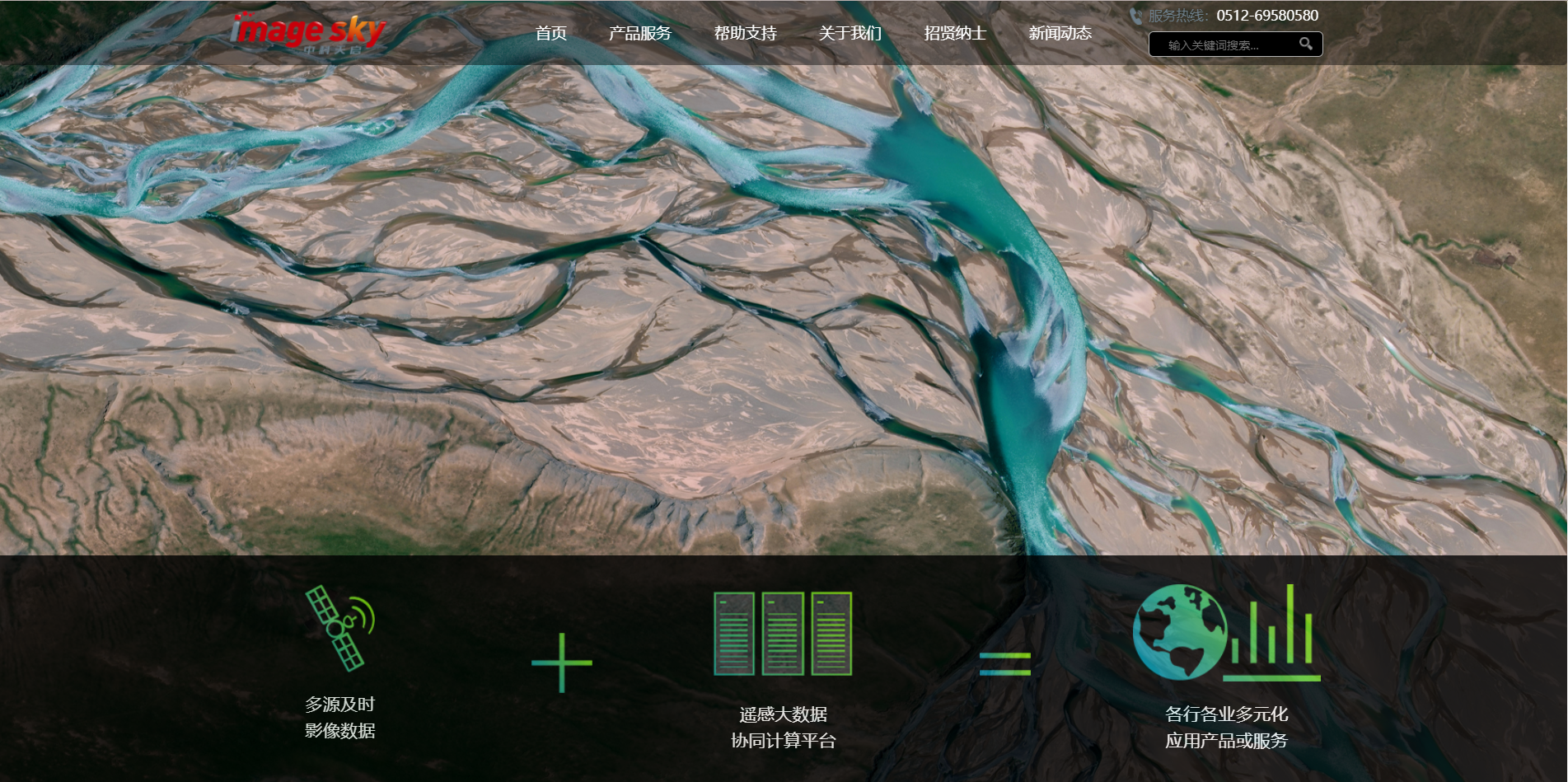Click the Image Sky logo
1568x782 pixels.
coord(308,33)
